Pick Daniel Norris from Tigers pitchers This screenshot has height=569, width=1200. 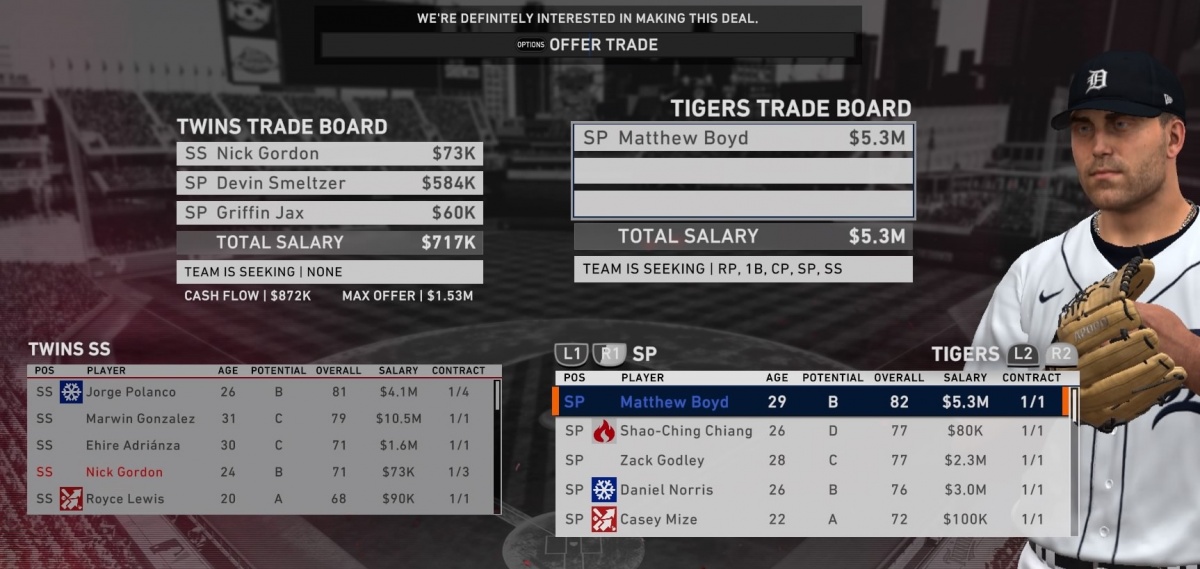coord(814,490)
